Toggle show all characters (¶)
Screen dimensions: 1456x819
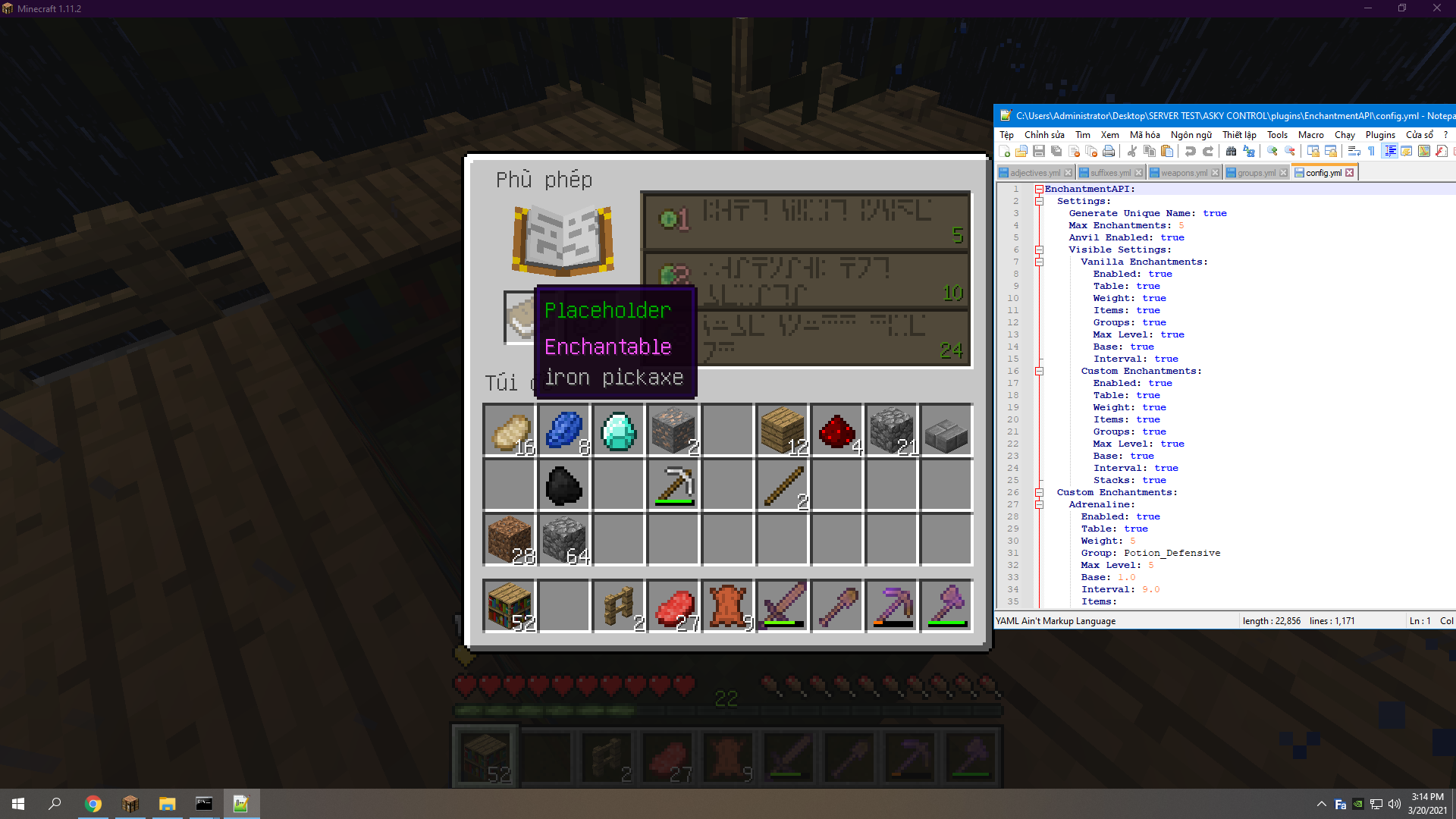point(1371,151)
